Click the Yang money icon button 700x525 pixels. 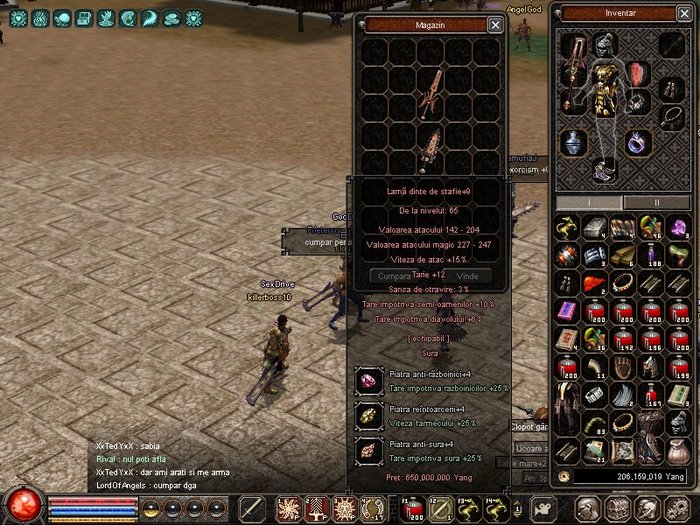563,477
